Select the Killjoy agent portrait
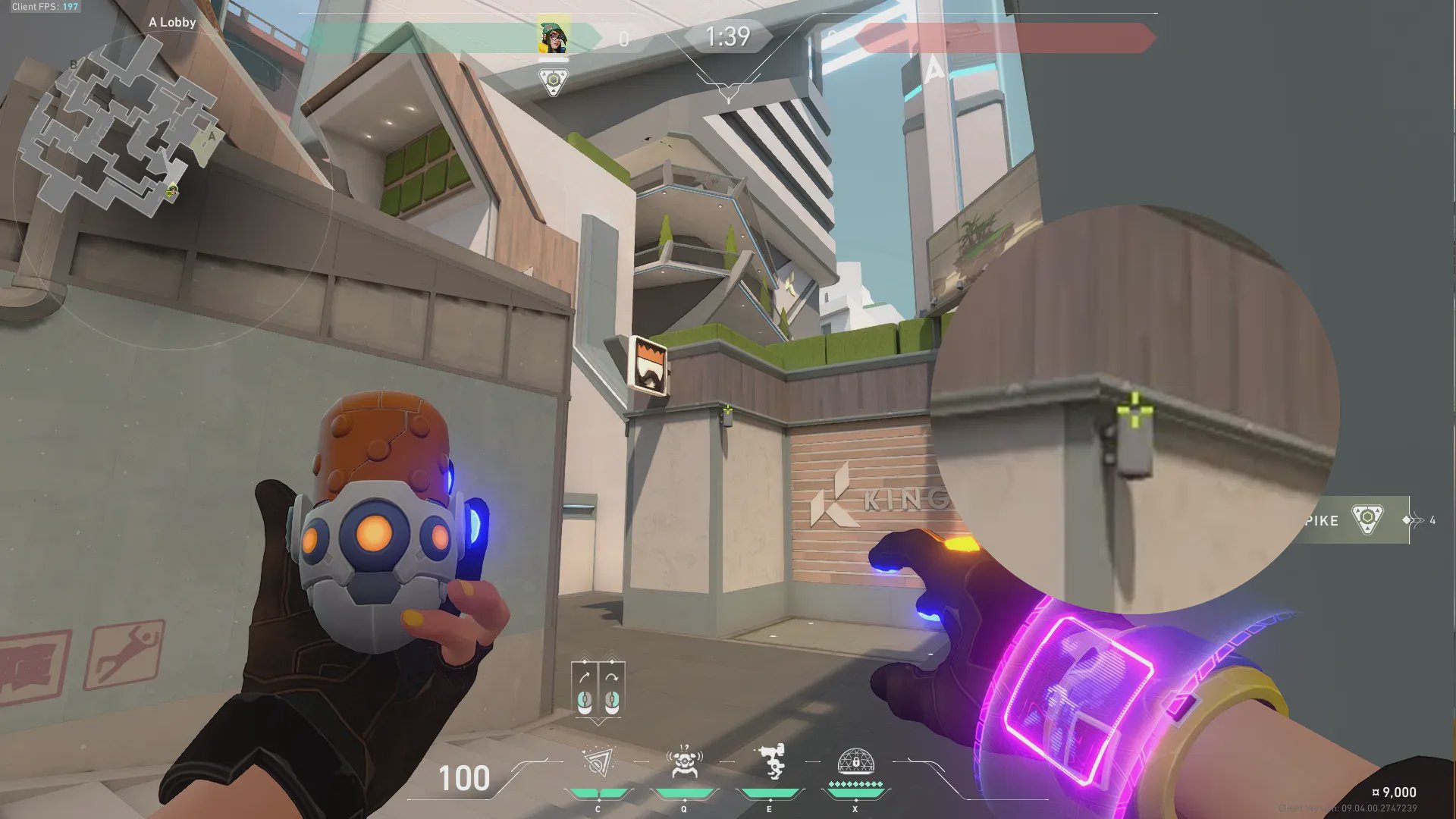 (553, 37)
